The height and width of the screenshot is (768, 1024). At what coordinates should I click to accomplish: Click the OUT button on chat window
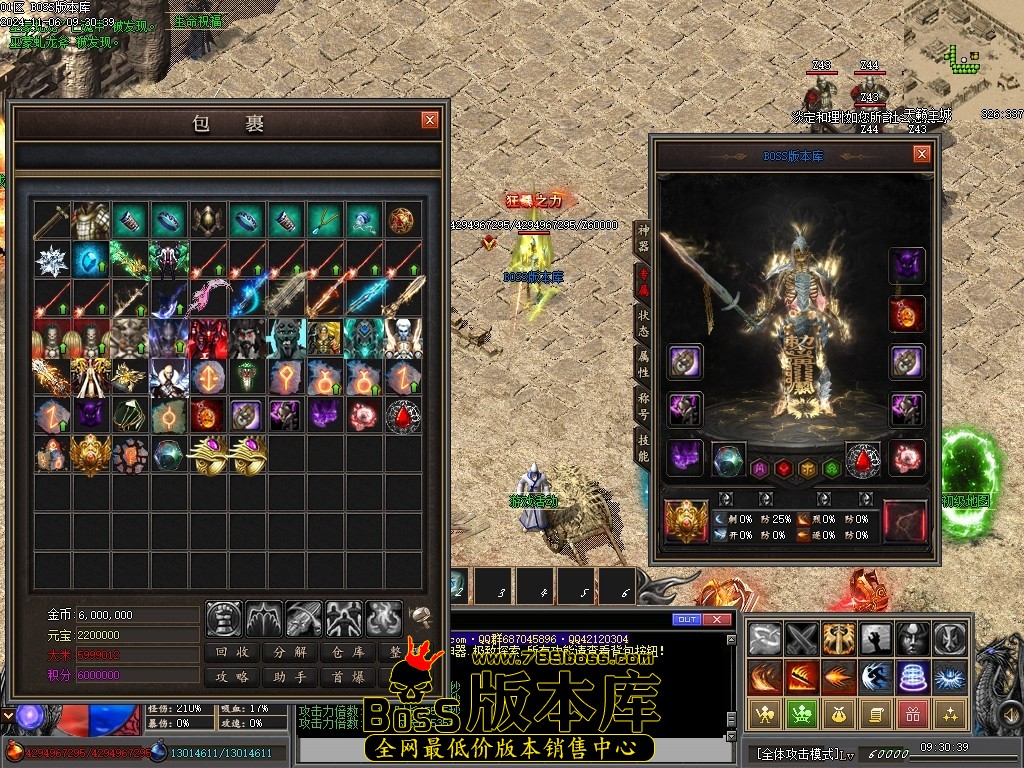point(686,620)
